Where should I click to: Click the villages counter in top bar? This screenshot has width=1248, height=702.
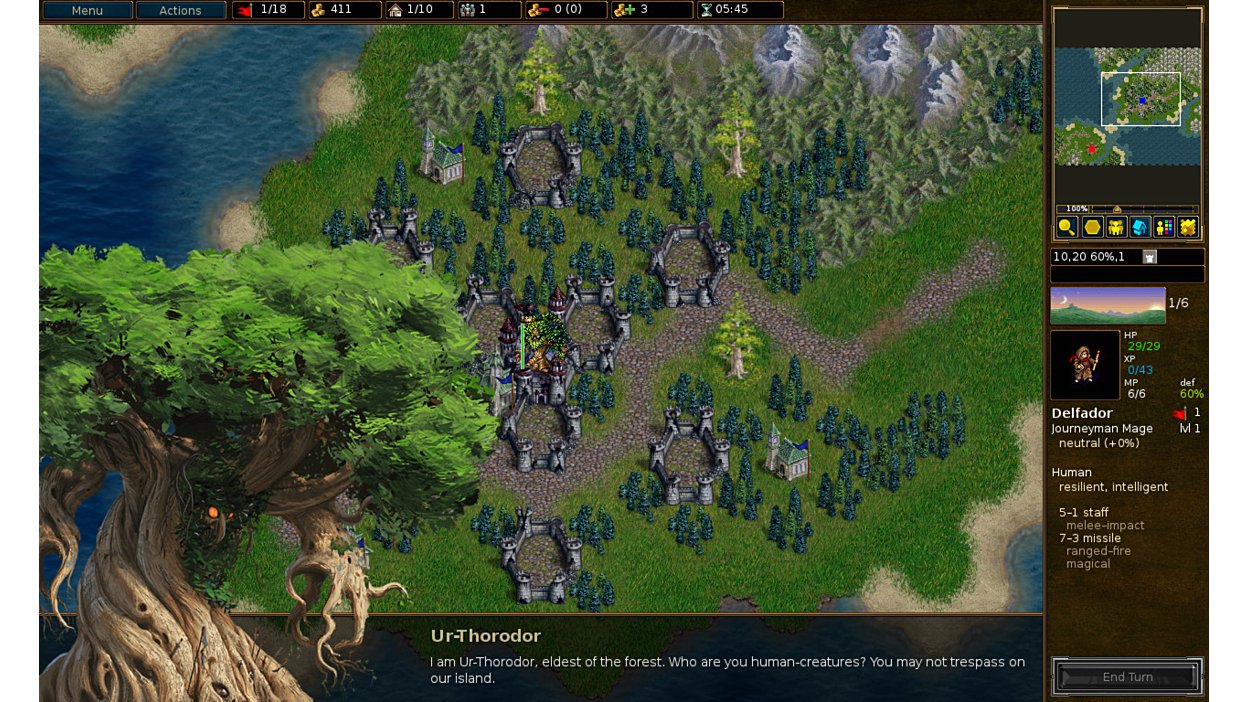click(x=418, y=10)
